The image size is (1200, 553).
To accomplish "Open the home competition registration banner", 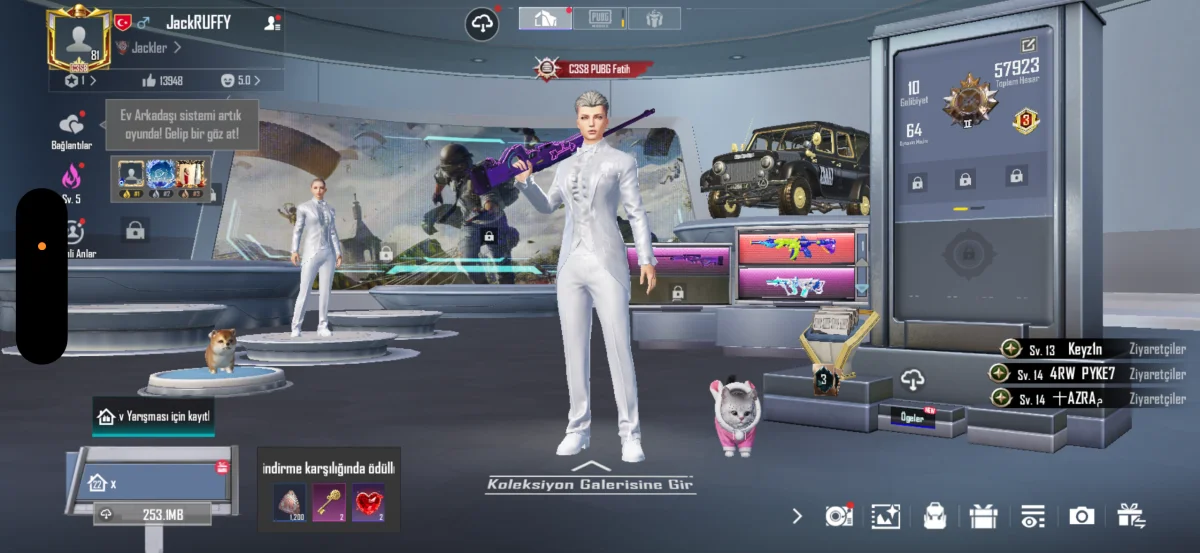I will pos(153,416).
